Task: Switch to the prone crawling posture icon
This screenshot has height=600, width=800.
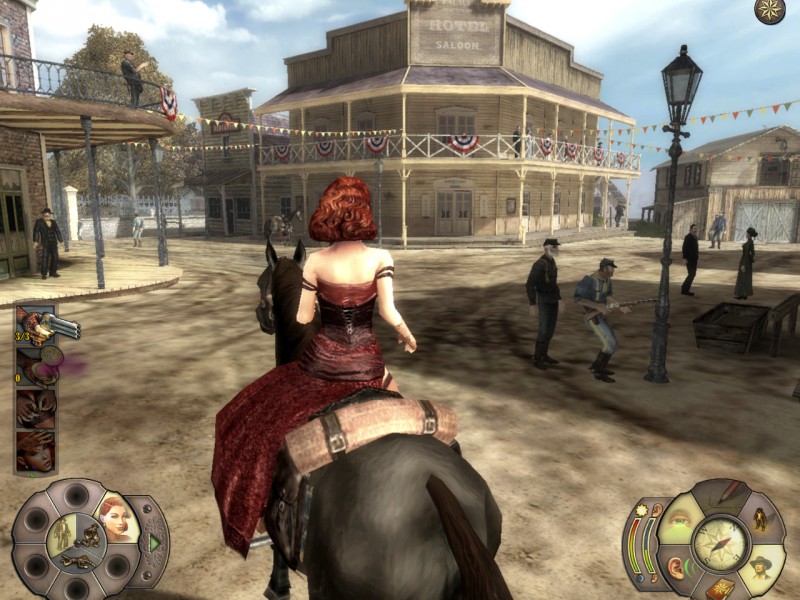Action: 78,560
